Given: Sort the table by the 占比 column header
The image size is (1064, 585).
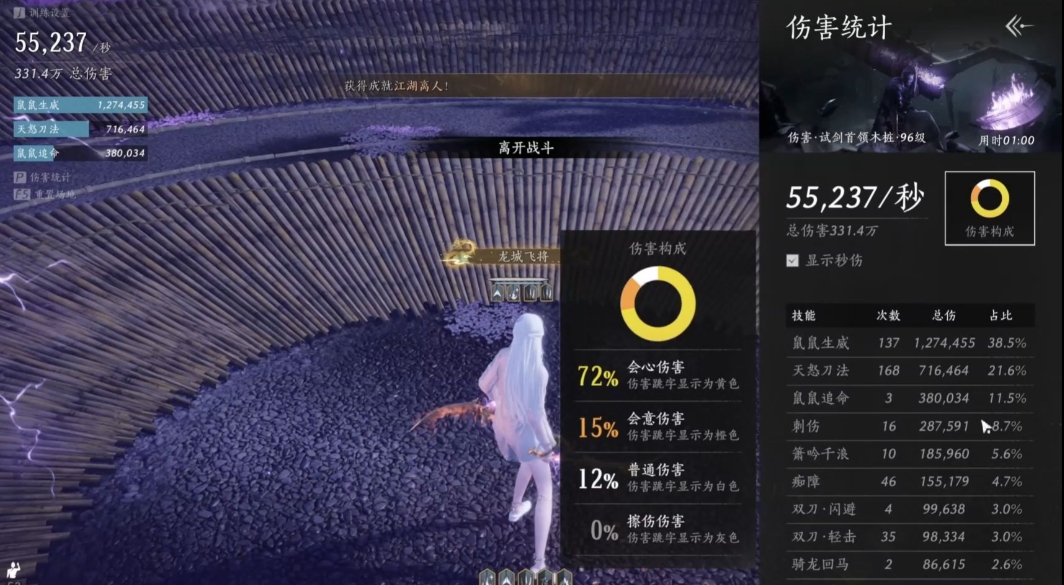Looking at the screenshot, I should click(x=1000, y=316).
